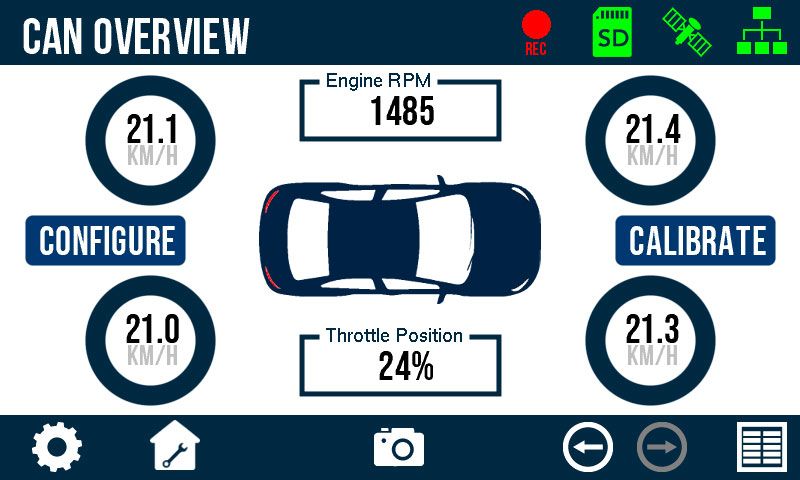Navigate back with the left arrow
This screenshot has height=480, width=800.
[588, 447]
